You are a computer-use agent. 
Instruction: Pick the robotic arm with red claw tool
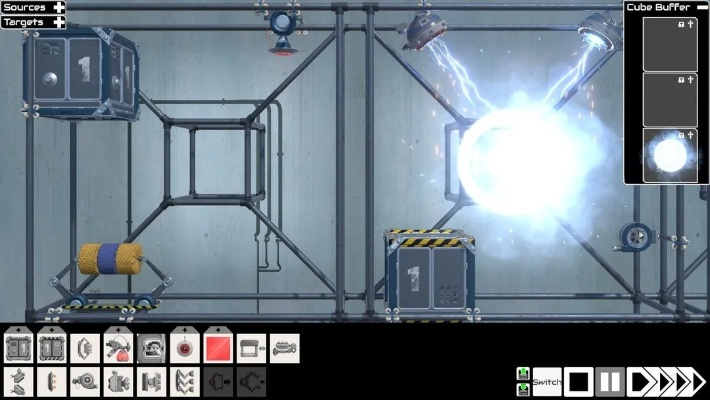(119, 347)
